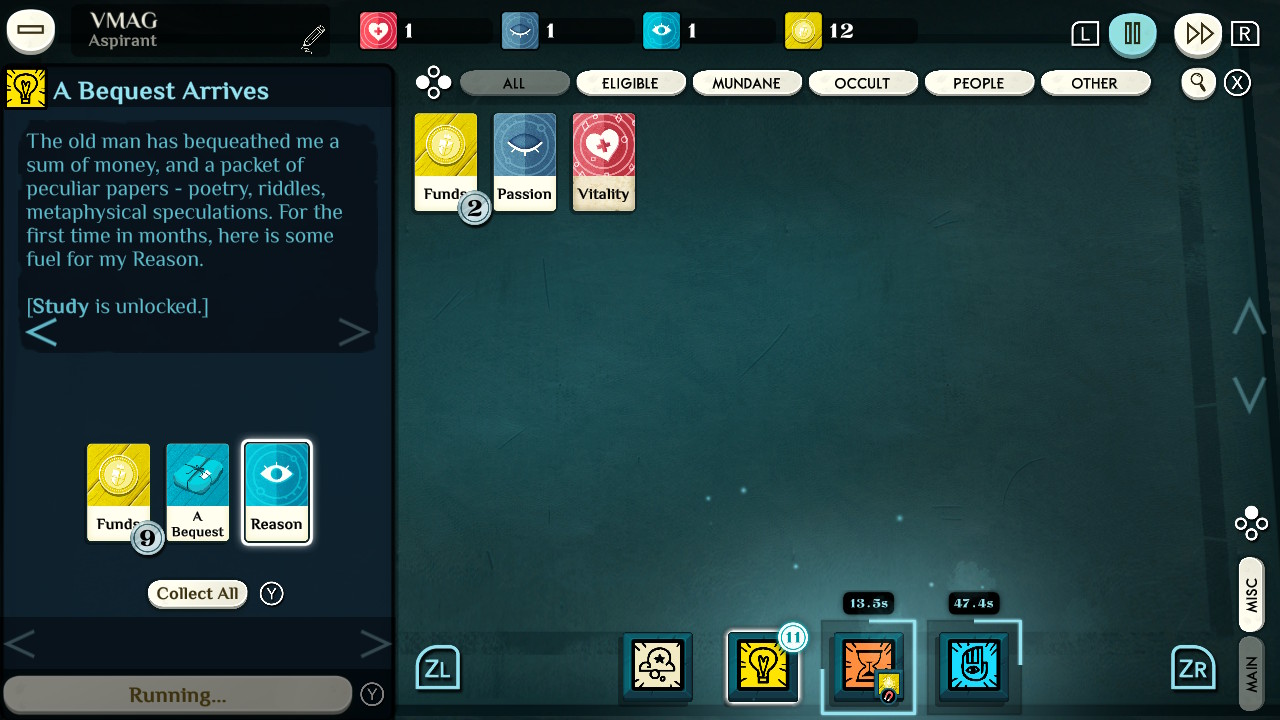Open the card search magnifier
This screenshot has height=720, width=1280.
click(x=1198, y=83)
